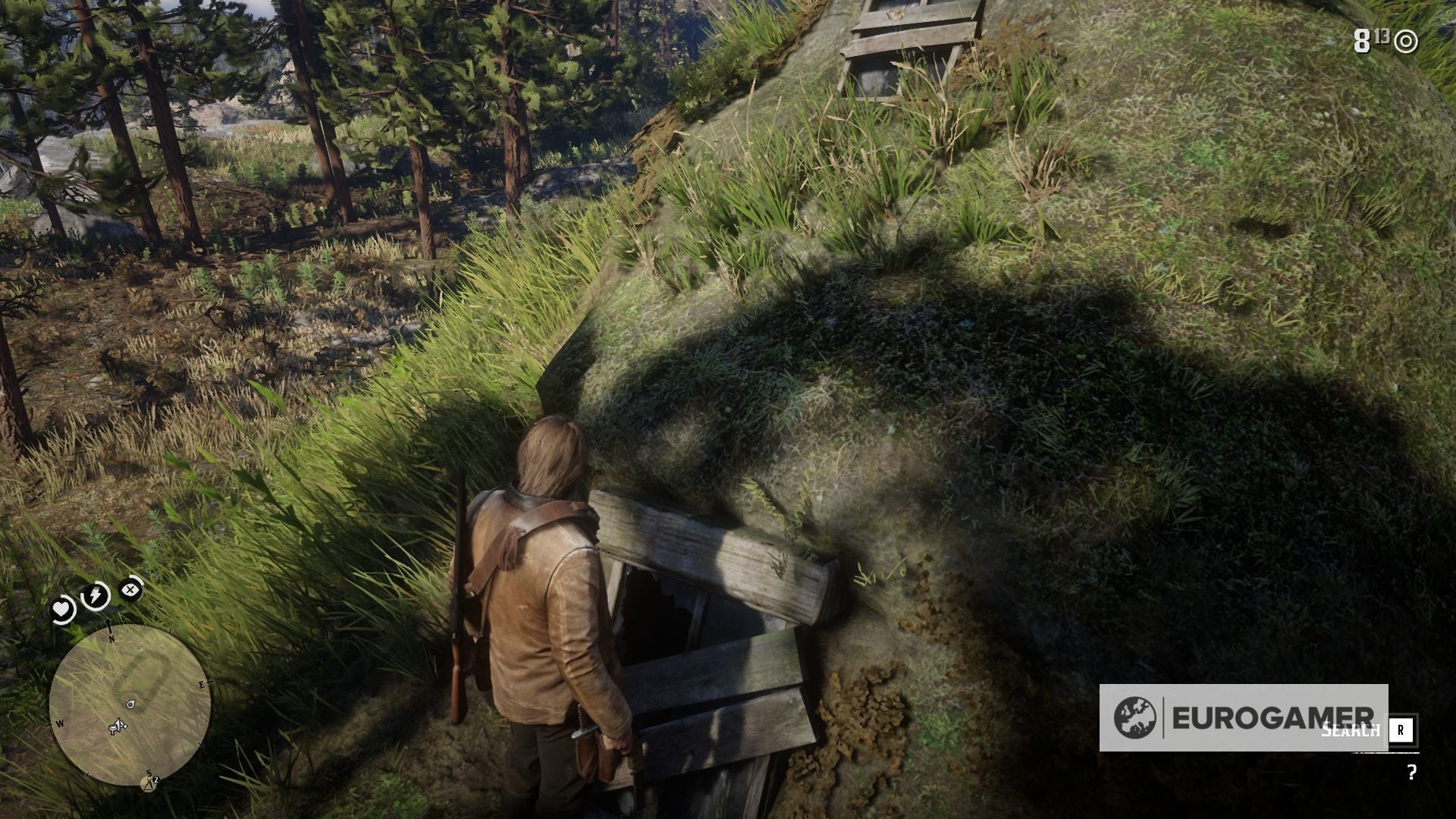Screen dimensions: 1456x819
Task: Click the center of the circular minimap
Action: (x=130, y=704)
